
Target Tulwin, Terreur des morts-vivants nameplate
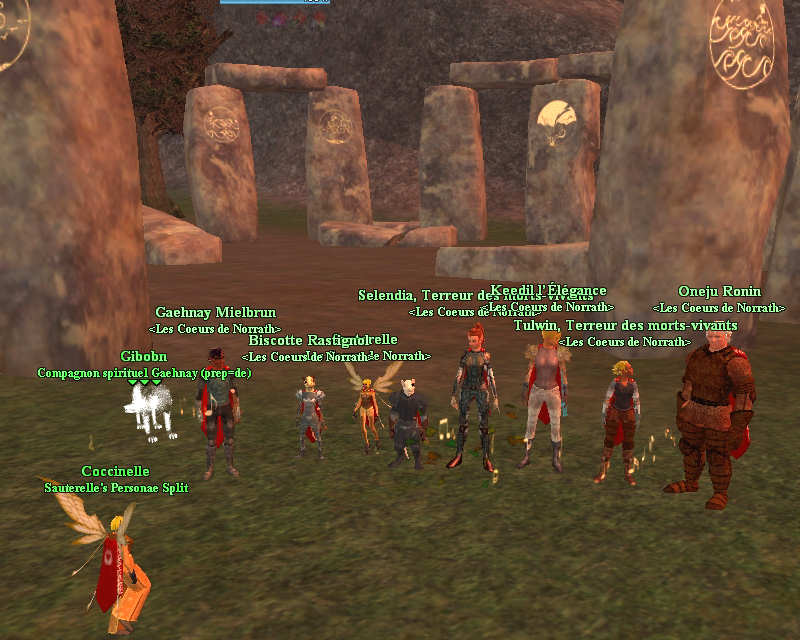point(625,326)
